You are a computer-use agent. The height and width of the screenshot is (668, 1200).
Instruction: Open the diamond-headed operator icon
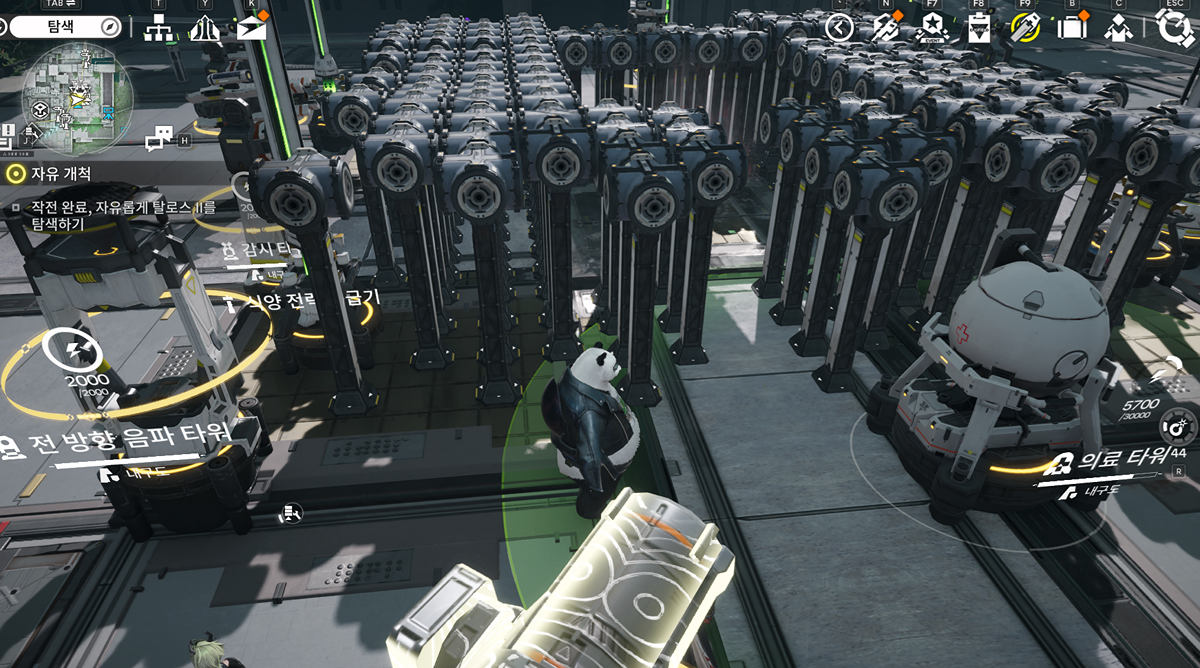pos(1118,28)
